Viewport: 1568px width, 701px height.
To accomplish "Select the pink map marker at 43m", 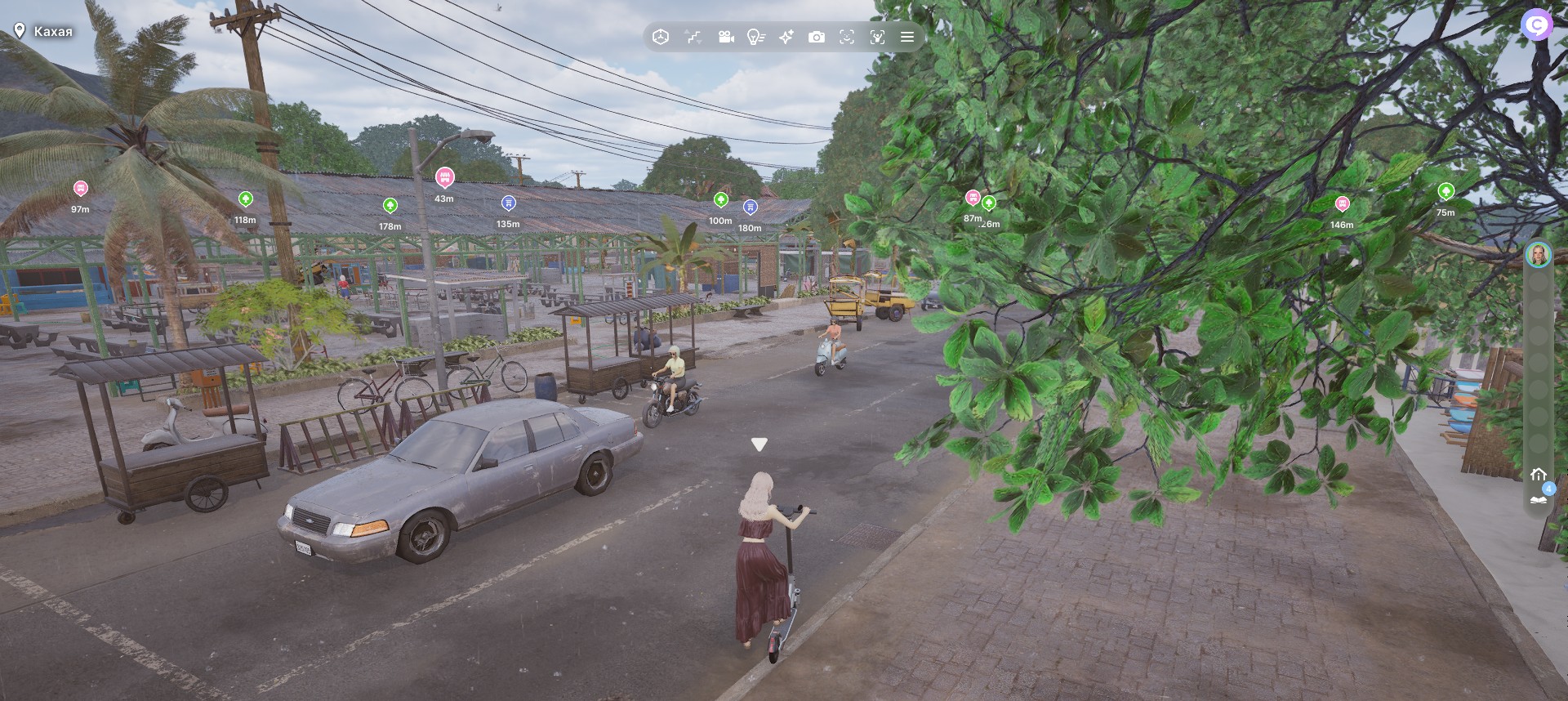I will click(x=444, y=176).
